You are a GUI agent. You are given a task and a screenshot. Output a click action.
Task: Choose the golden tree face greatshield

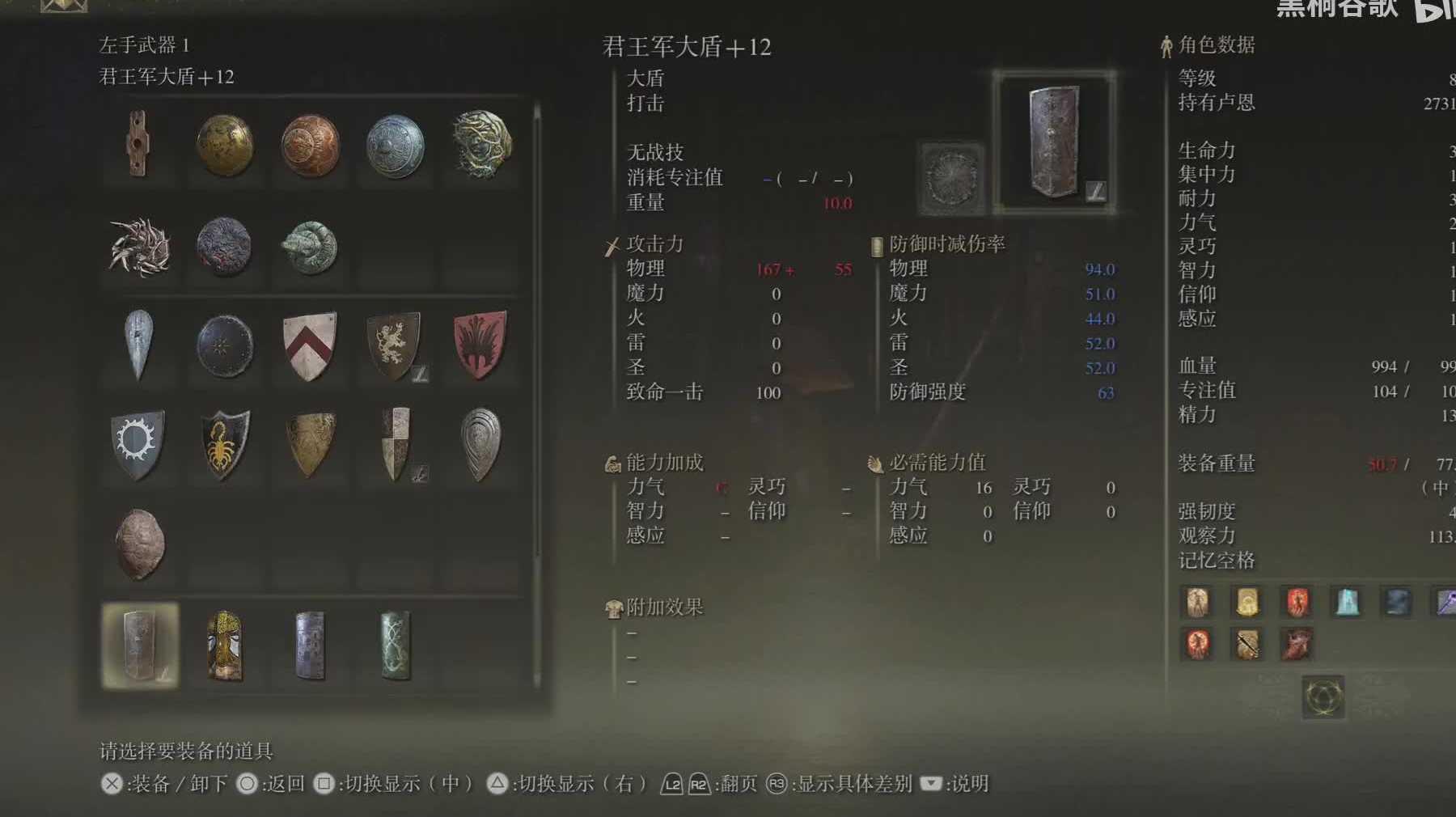pyautogui.click(x=225, y=646)
